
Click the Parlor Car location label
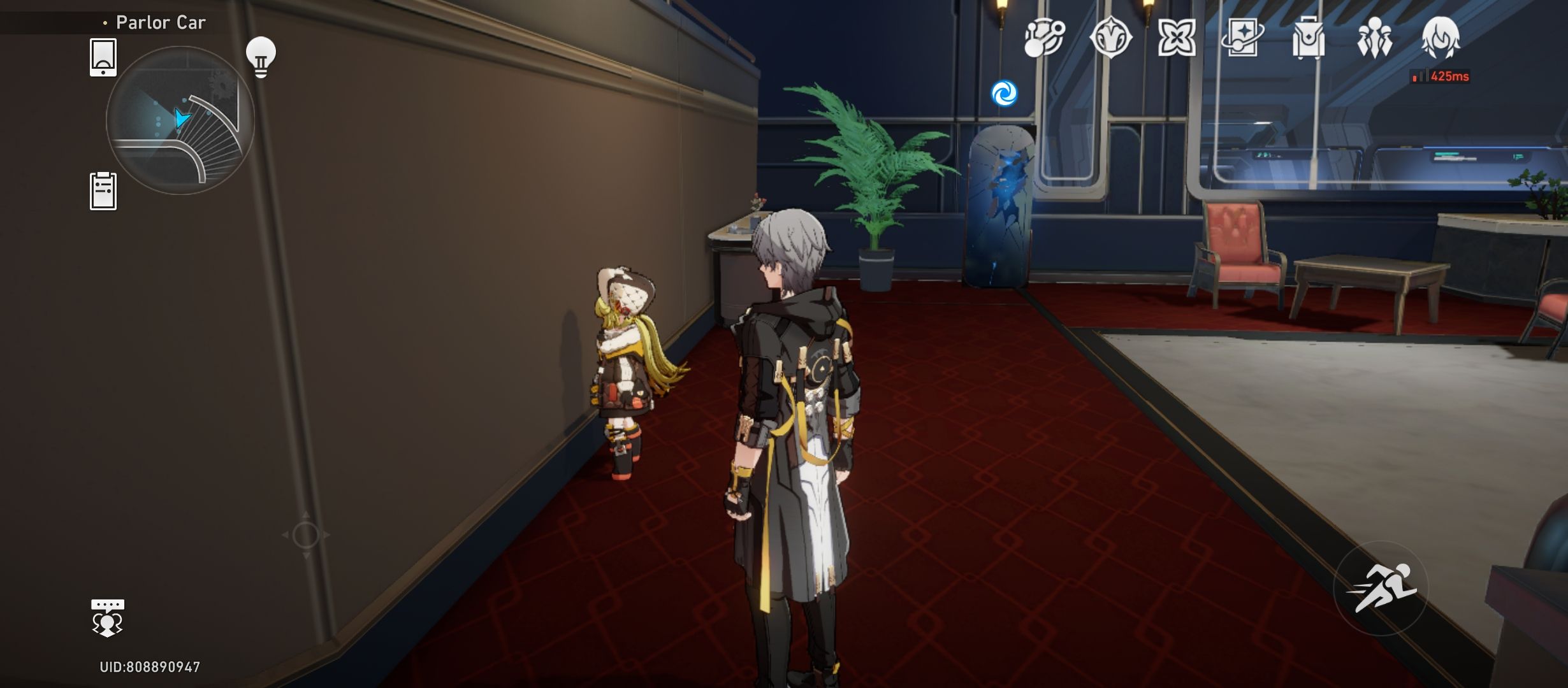tap(159, 21)
